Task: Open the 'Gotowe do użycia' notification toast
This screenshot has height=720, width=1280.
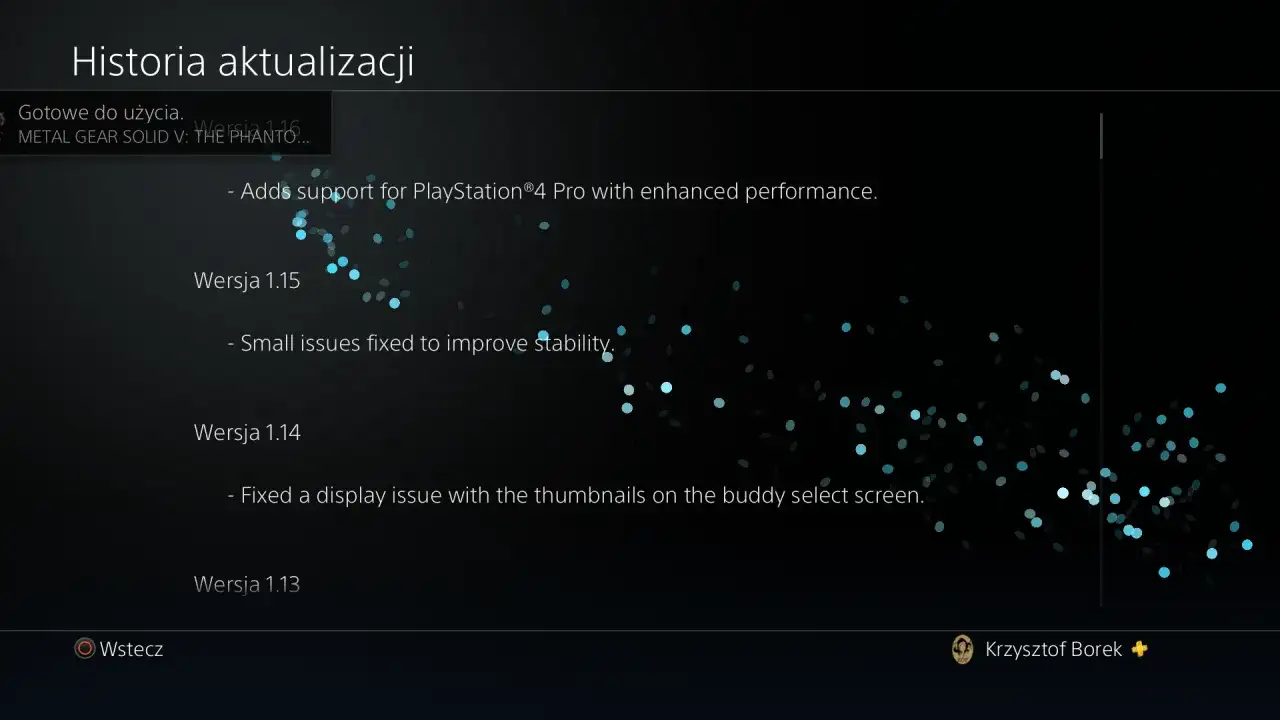Action: click(165, 123)
